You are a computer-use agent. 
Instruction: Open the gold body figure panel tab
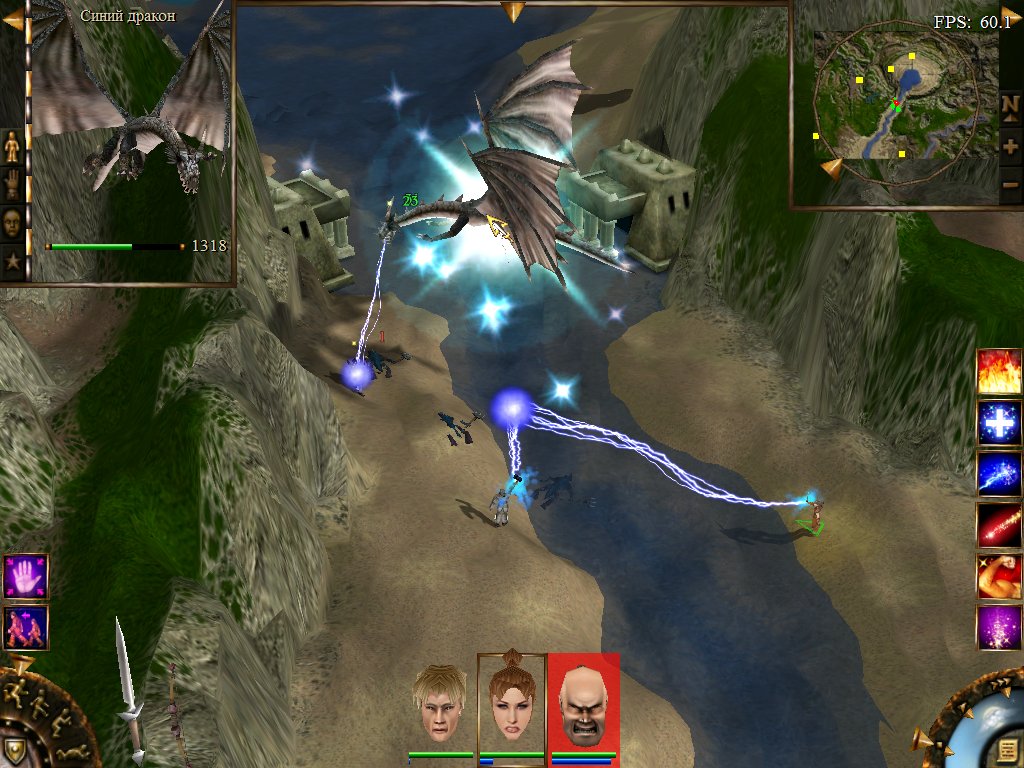[13, 146]
